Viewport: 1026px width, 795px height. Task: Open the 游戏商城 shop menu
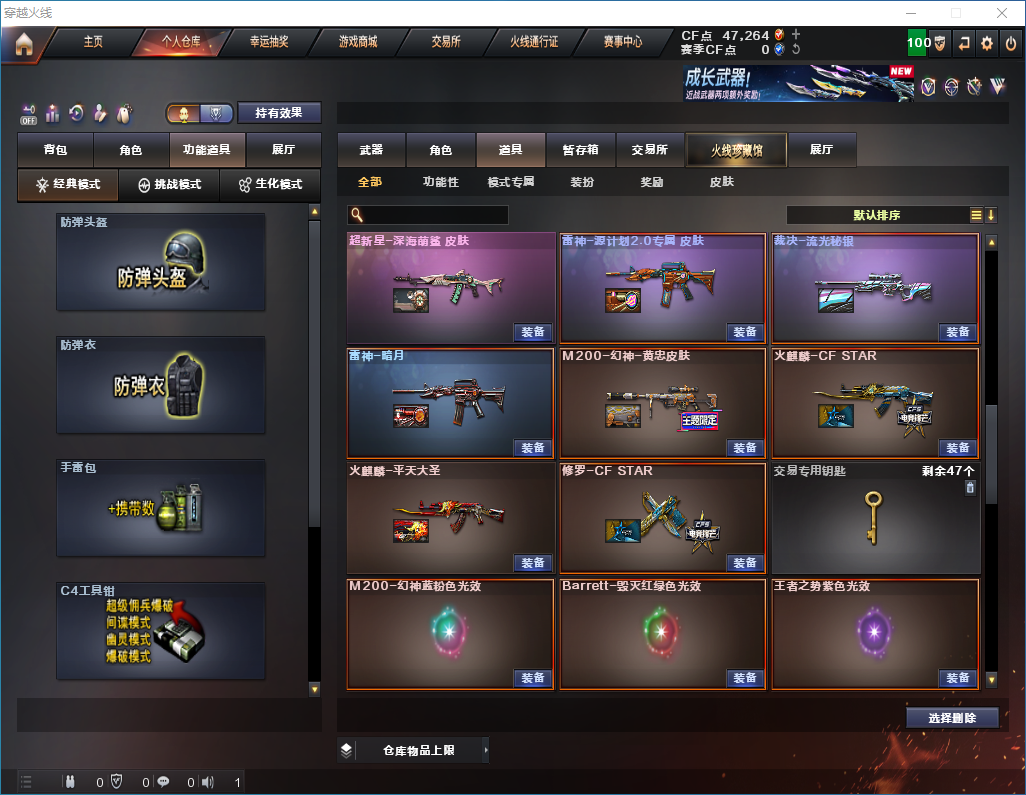[358, 42]
